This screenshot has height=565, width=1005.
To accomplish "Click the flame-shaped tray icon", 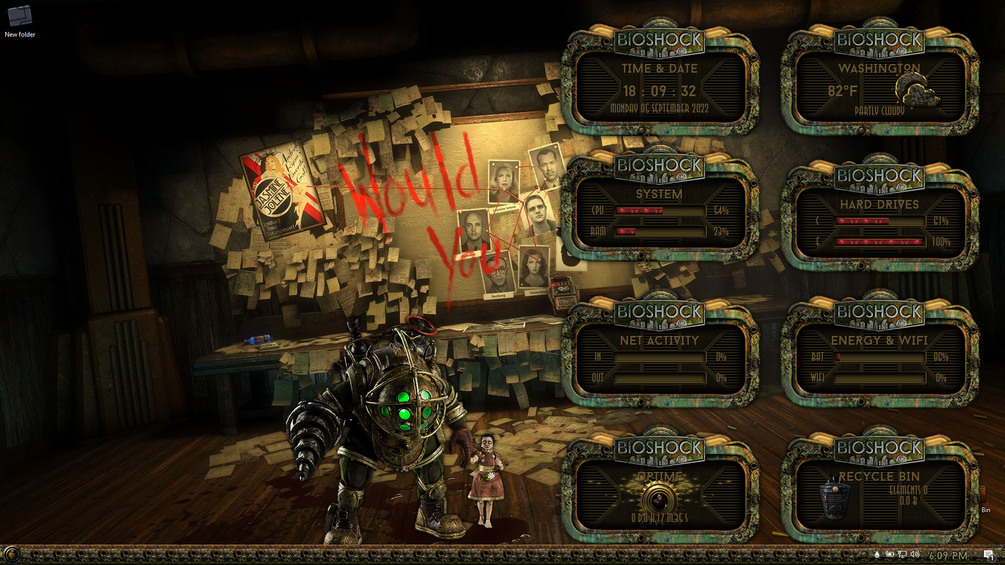I will (876, 555).
